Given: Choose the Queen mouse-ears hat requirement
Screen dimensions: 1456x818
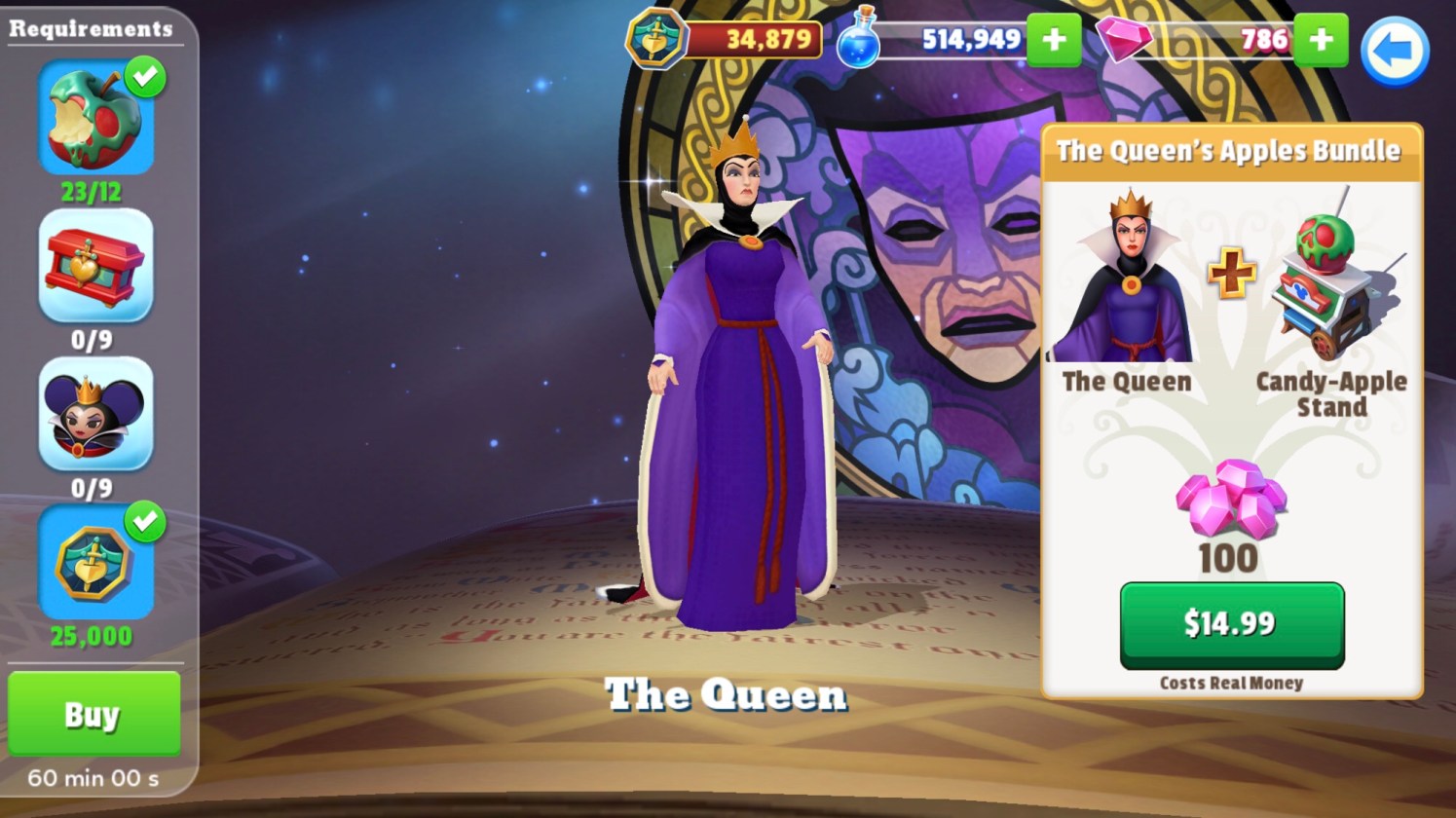Looking at the screenshot, I should point(95,414).
